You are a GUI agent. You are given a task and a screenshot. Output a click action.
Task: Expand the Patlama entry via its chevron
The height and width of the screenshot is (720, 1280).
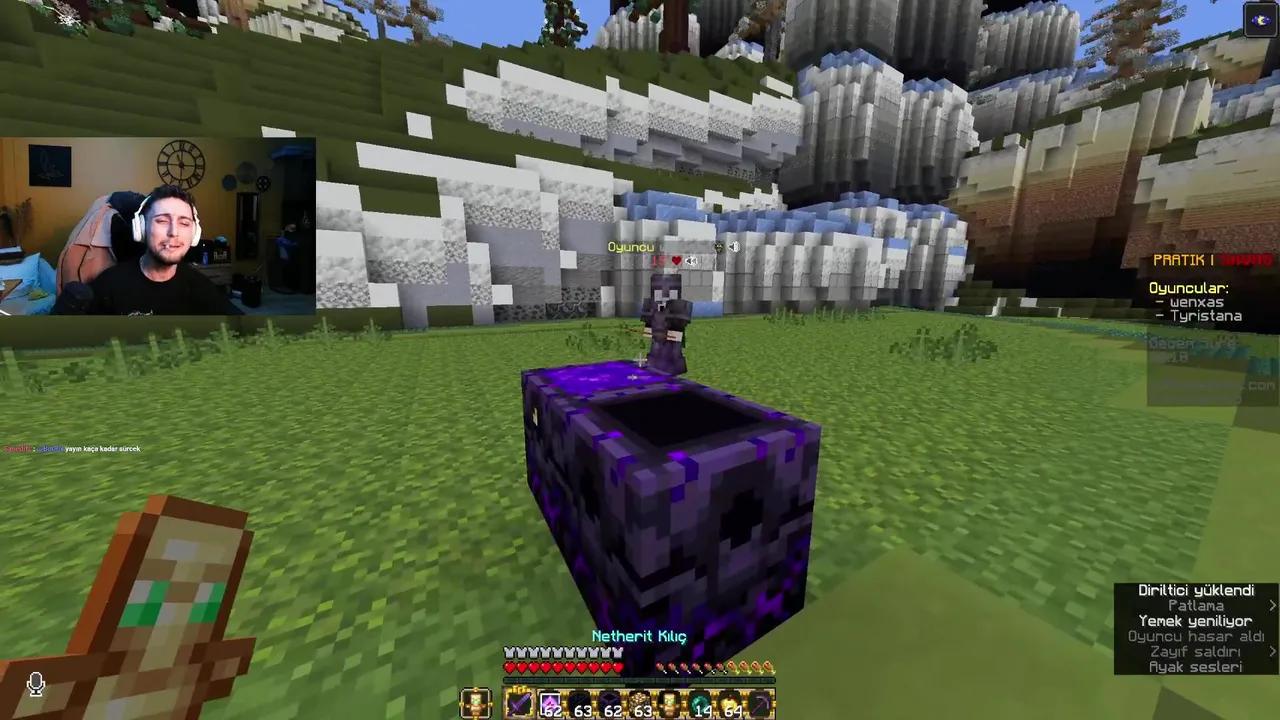tap(1273, 605)
